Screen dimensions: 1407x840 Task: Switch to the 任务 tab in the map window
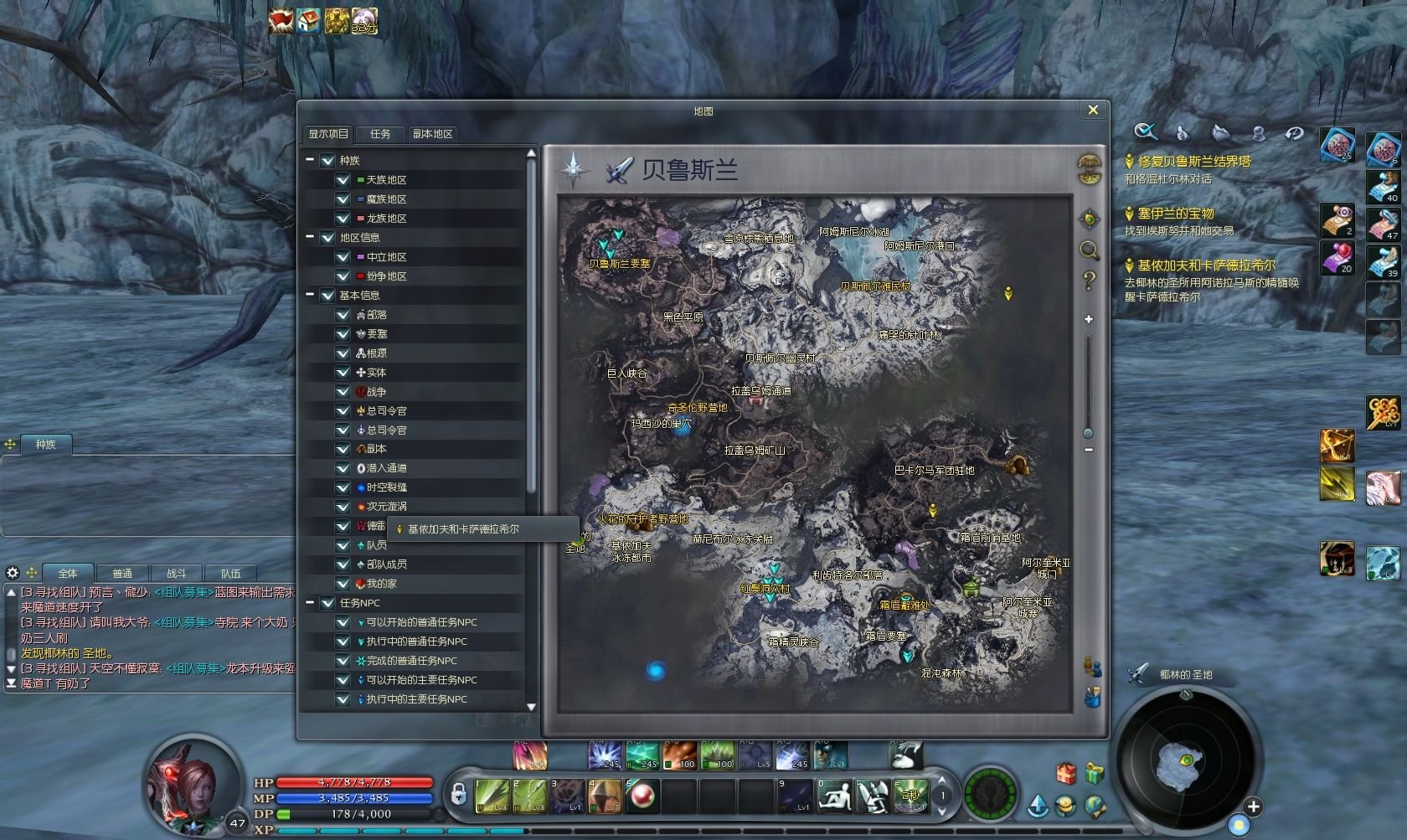click(x=381, y=134)
